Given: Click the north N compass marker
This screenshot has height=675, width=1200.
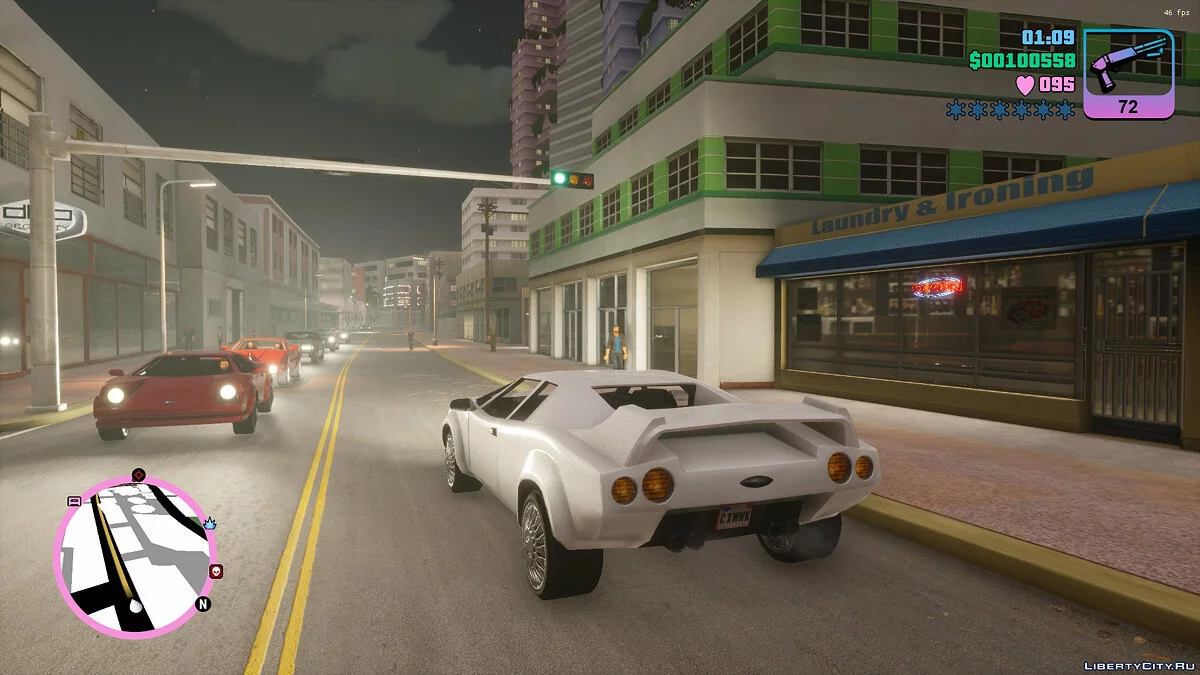Looking at the screenshot, I should (203, 604).
